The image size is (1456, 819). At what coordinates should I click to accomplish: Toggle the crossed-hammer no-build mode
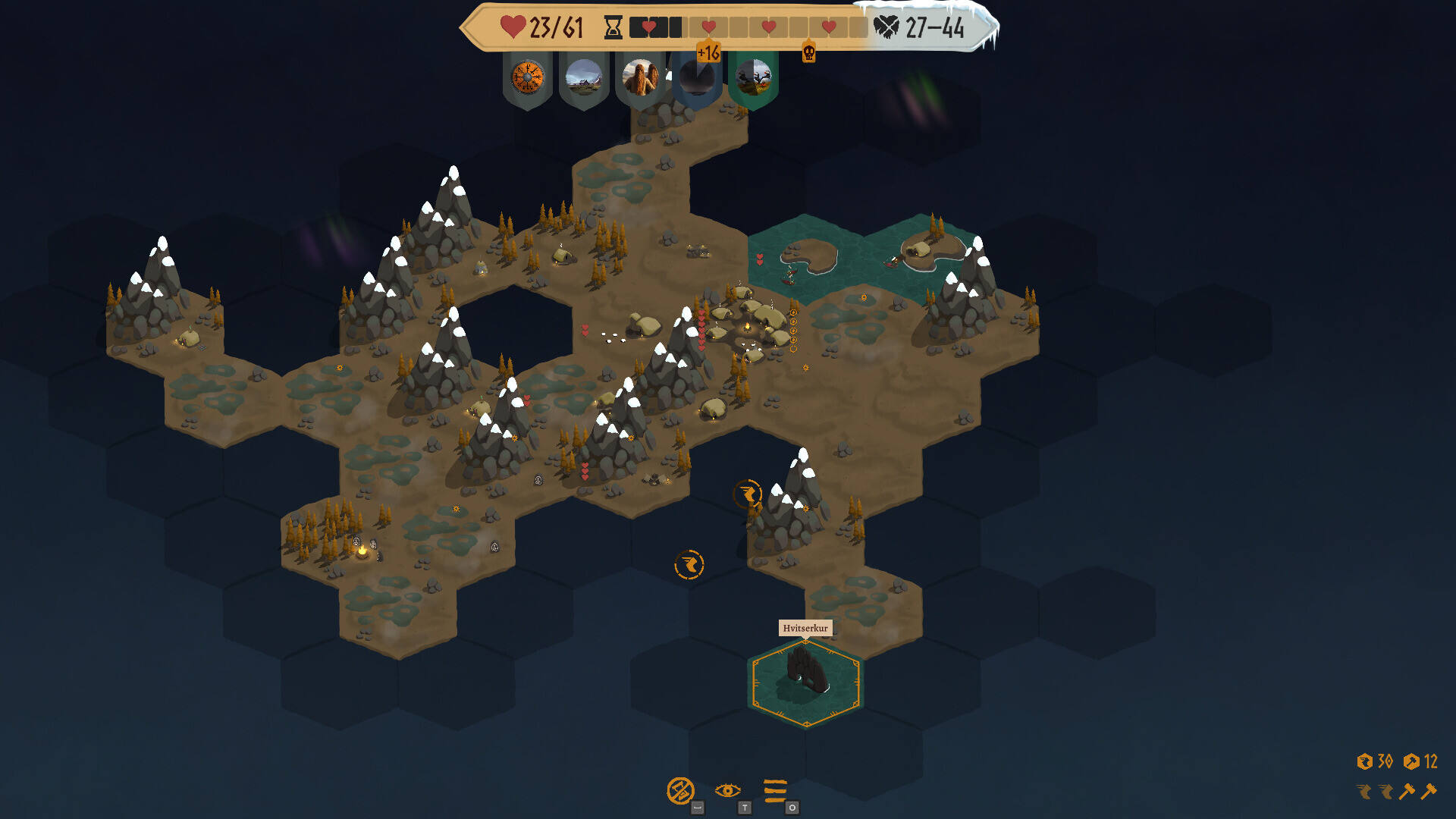pos(681,790)
